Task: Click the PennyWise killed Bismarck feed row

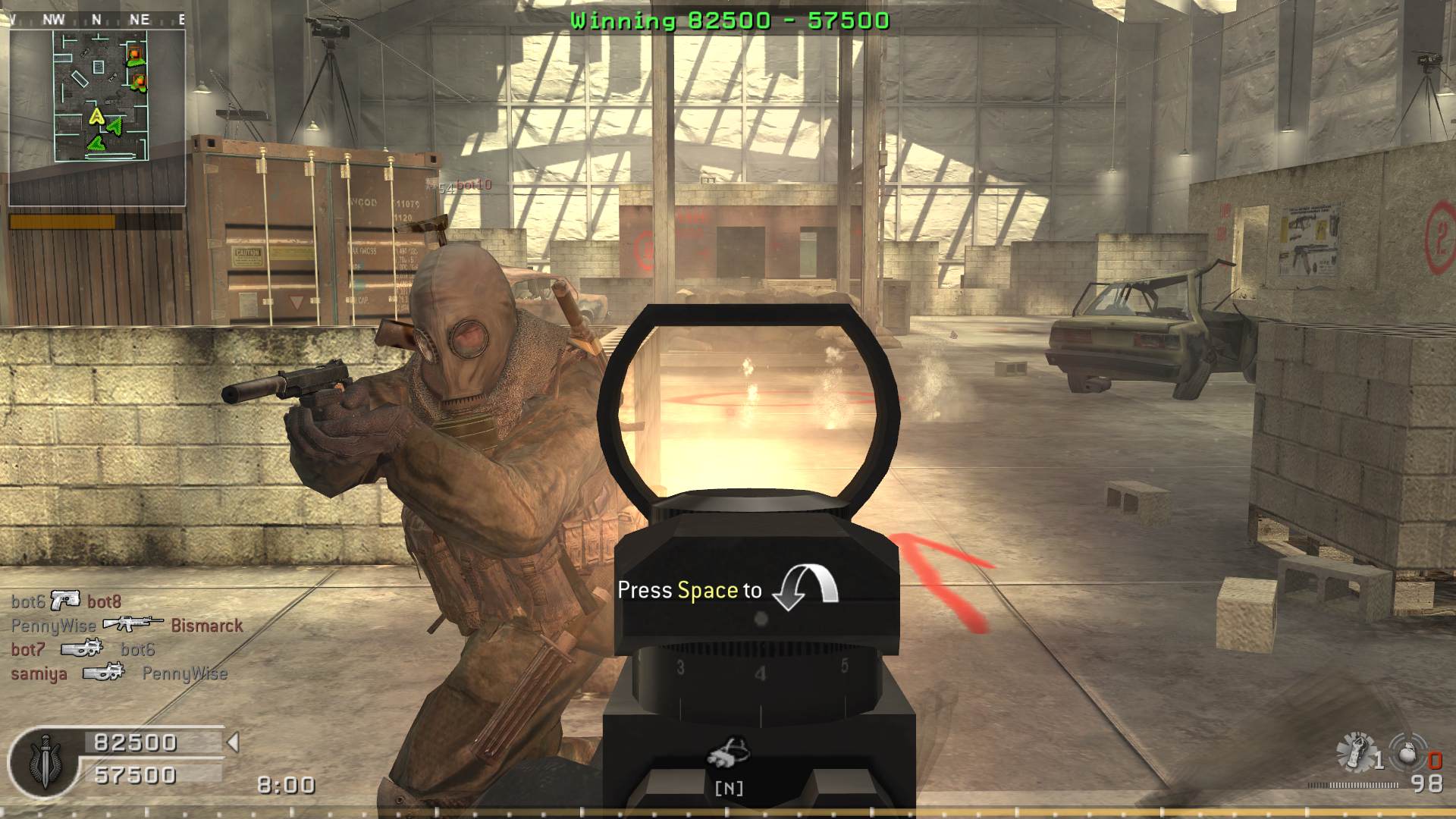Action: point(127,626)
